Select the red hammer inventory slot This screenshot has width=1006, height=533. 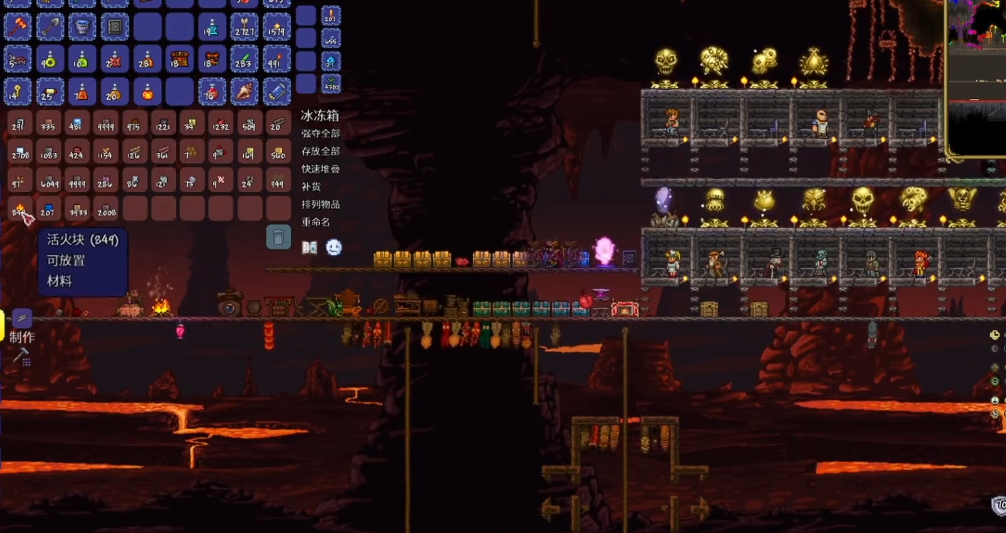pyautogui.click(x=19, y=26)
